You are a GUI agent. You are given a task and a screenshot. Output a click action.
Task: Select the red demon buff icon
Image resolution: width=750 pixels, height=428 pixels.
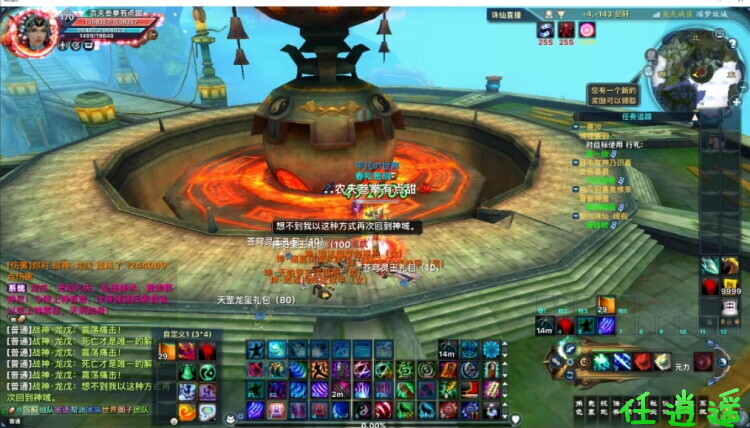pos(566,29)
